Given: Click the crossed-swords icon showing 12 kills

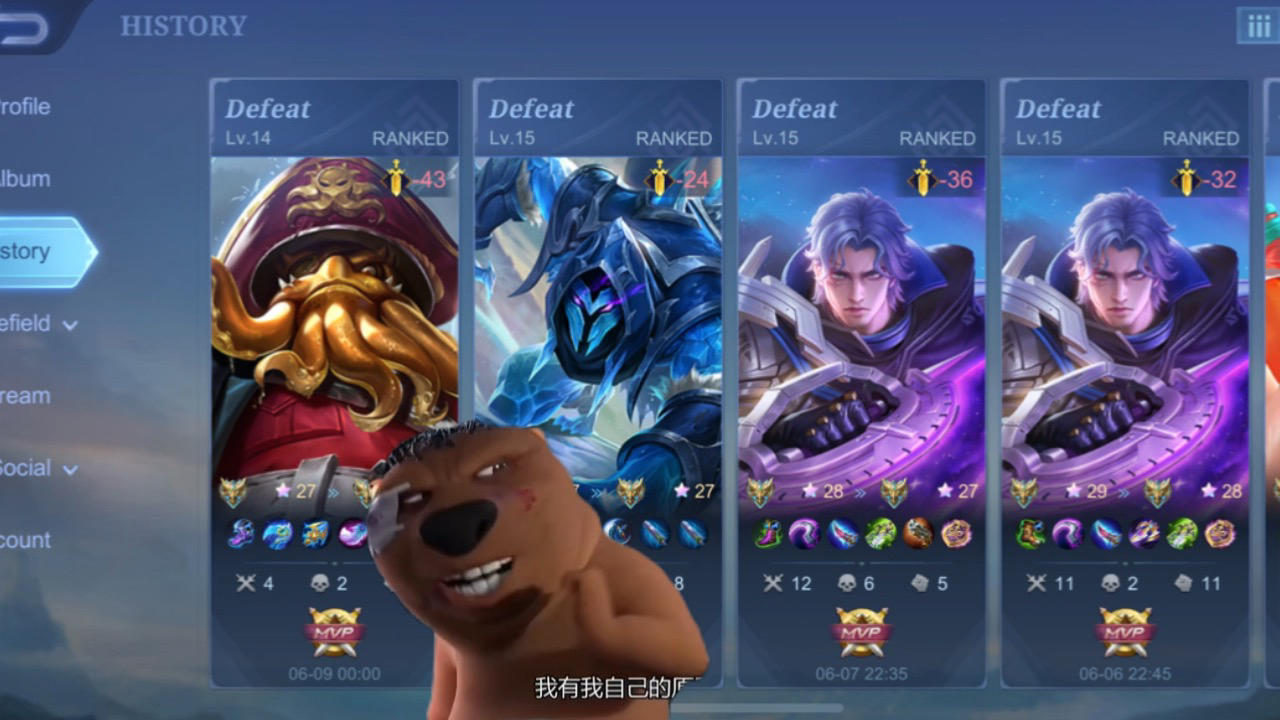Looking at the screenshot, I should coord(775,582).
